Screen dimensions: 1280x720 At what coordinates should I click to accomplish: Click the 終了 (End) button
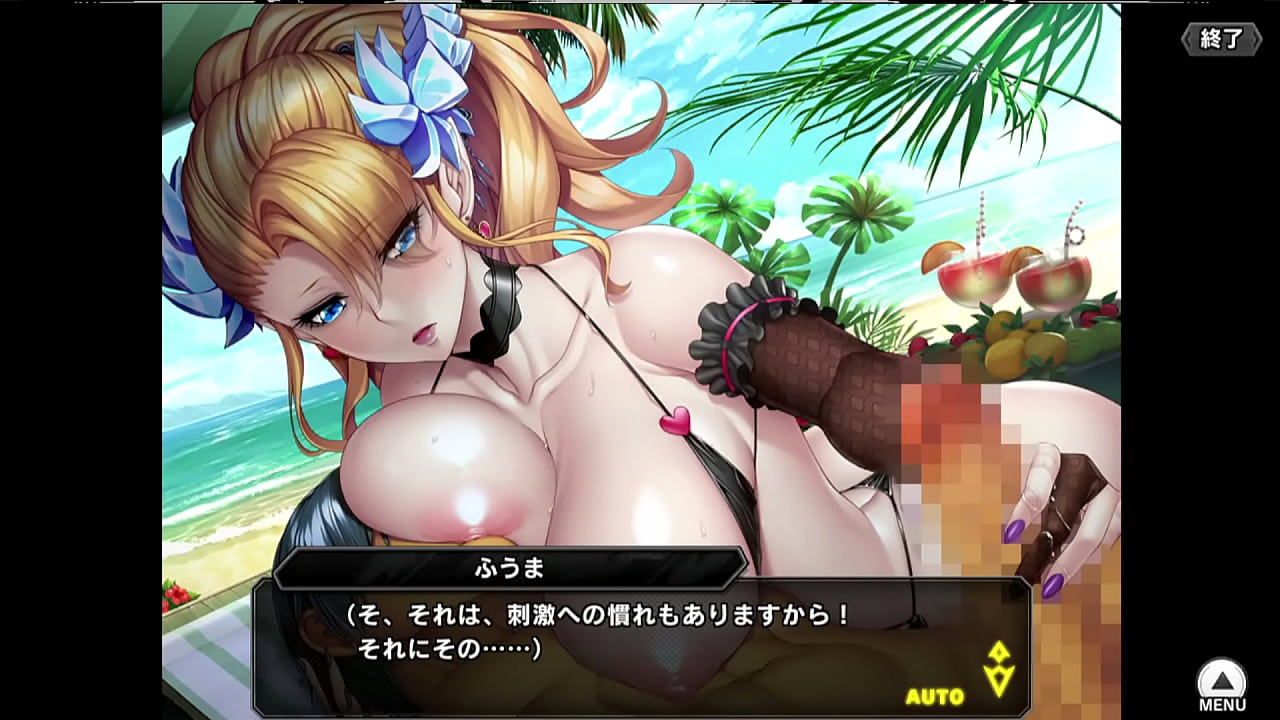point(1221,39)
